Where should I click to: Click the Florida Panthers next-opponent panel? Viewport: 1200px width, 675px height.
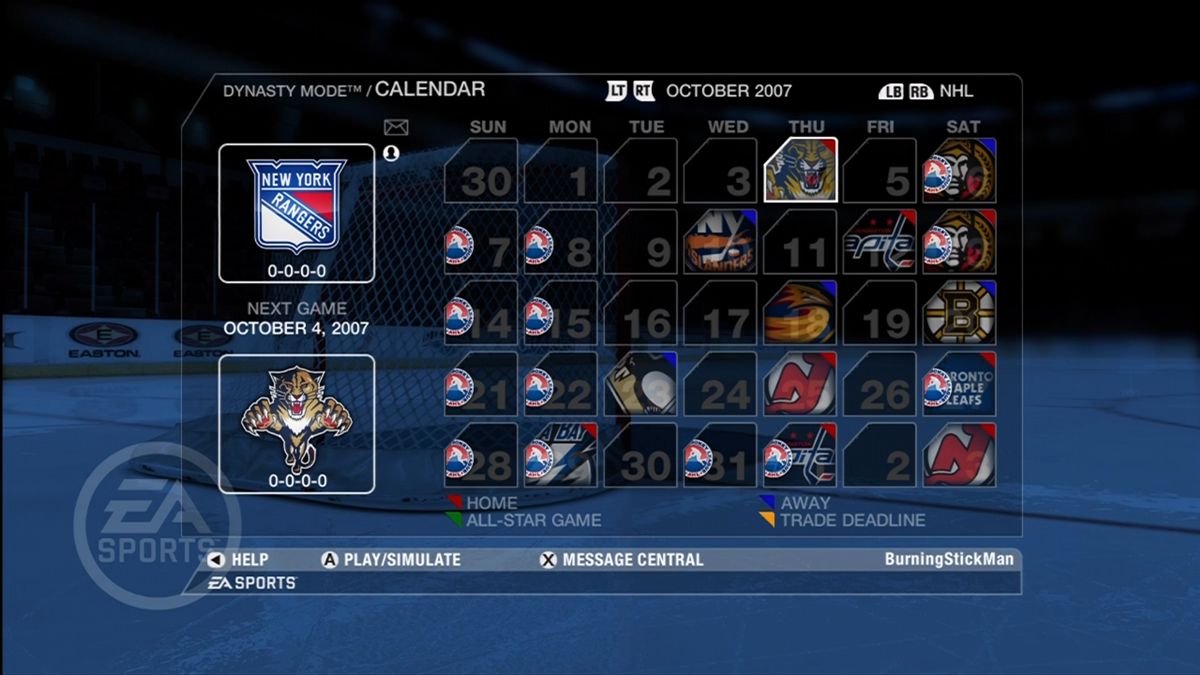click(x=297, y=423)
